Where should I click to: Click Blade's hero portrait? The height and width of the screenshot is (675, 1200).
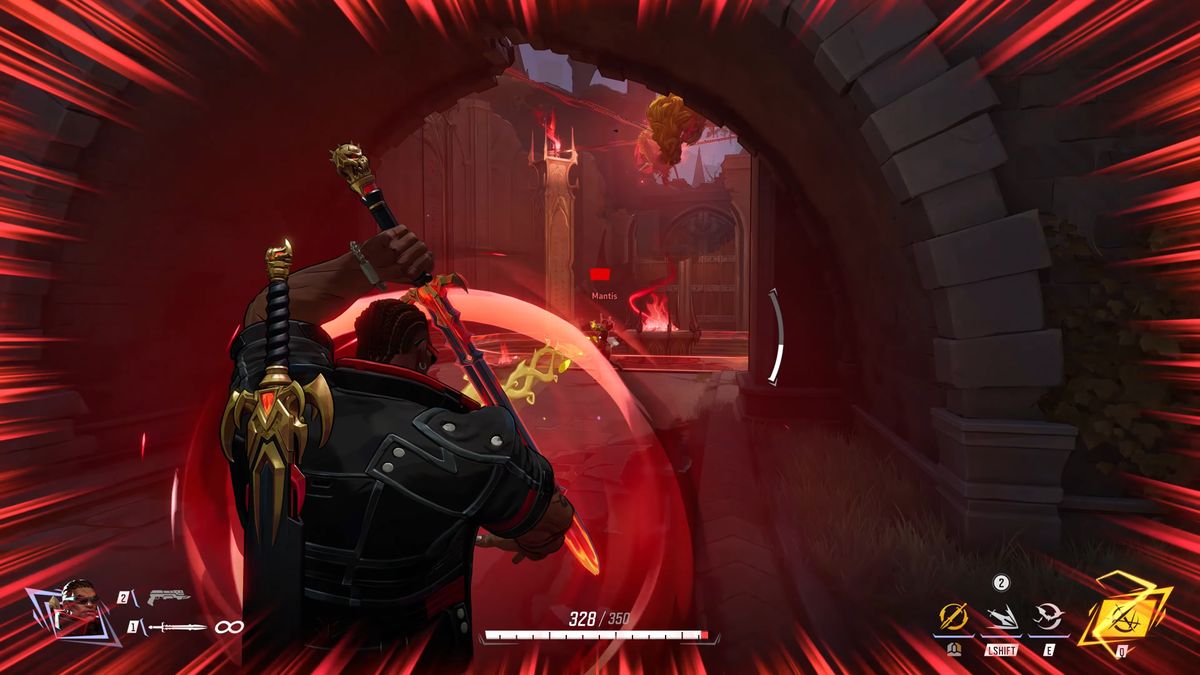(77, 606)
